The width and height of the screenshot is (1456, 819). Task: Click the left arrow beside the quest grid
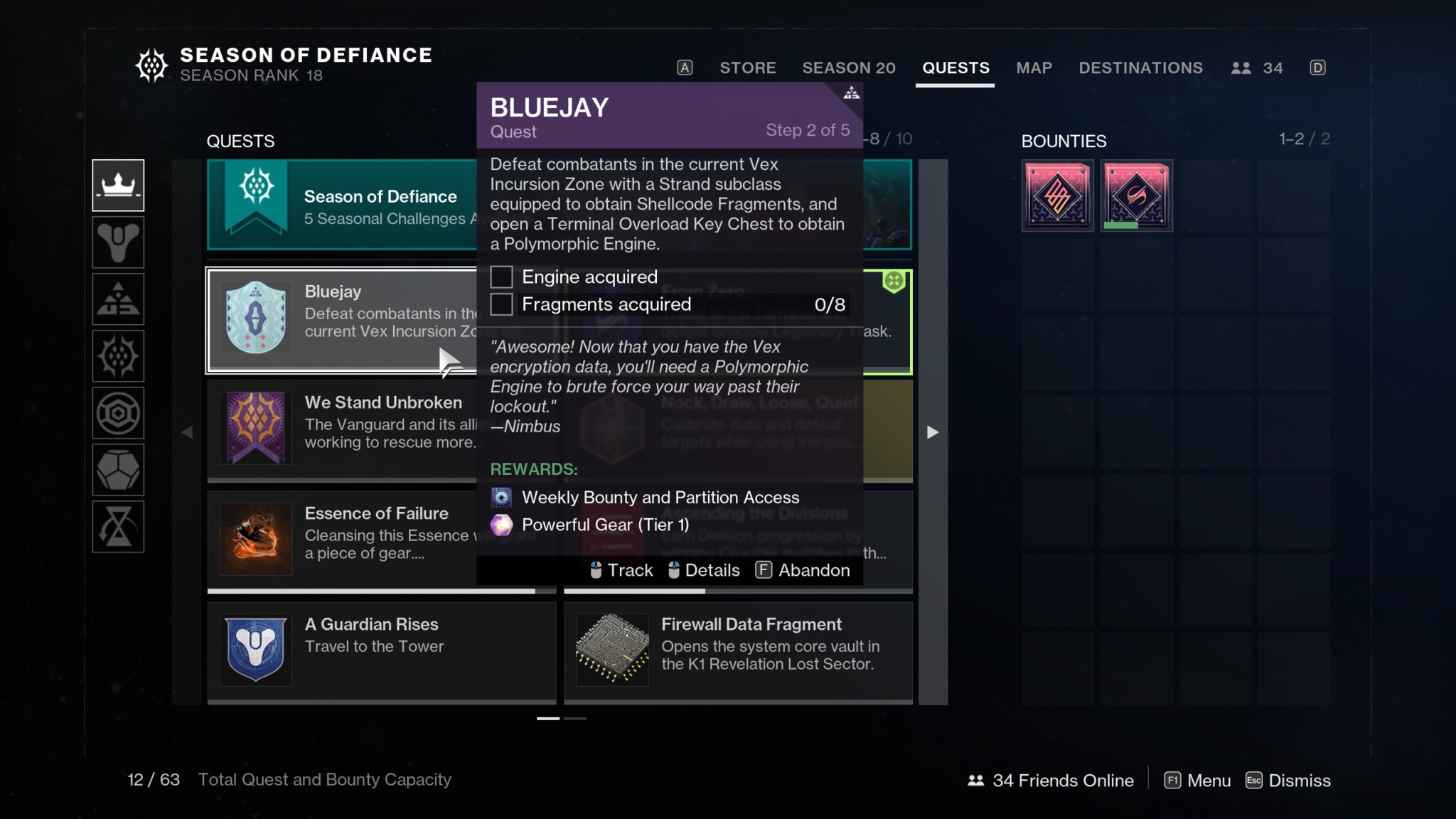coord(187,432)
